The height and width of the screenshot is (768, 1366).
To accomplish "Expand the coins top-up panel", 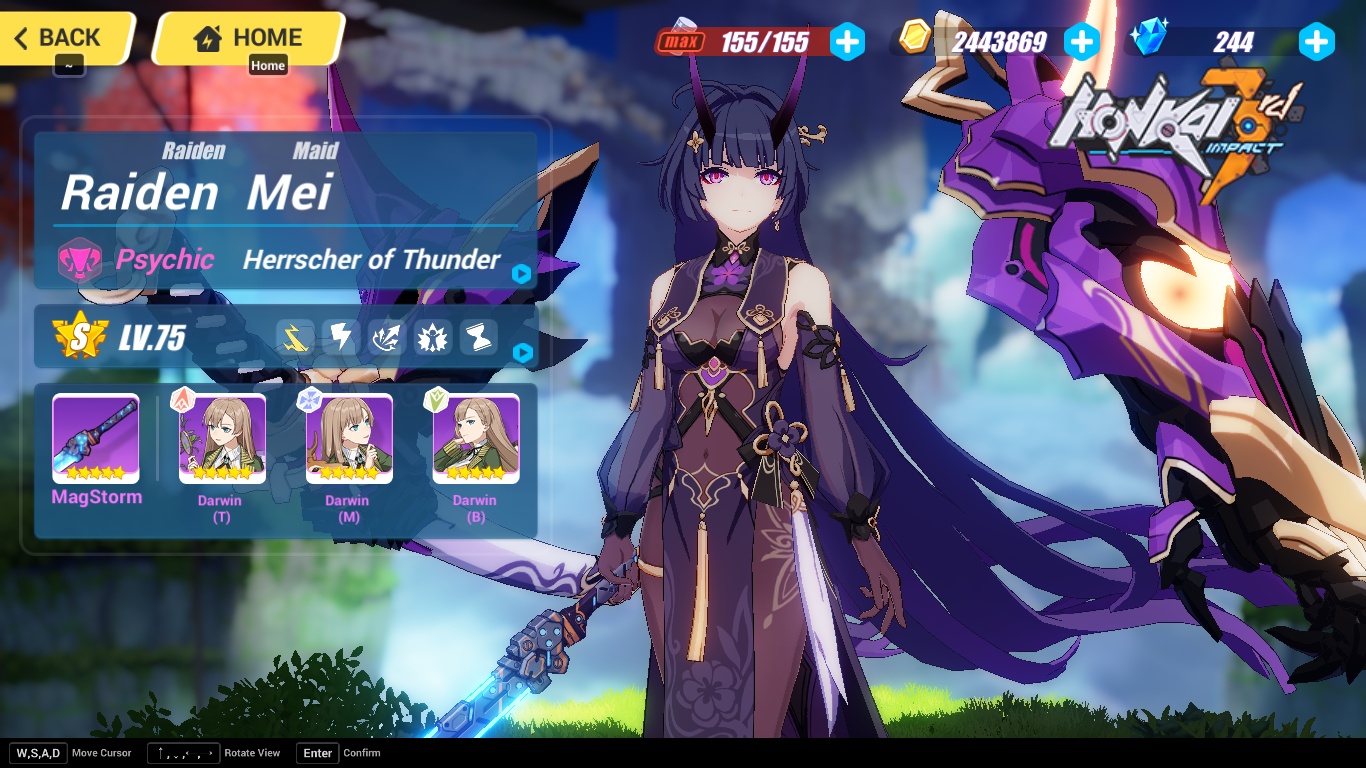I will coord(1082,42).
